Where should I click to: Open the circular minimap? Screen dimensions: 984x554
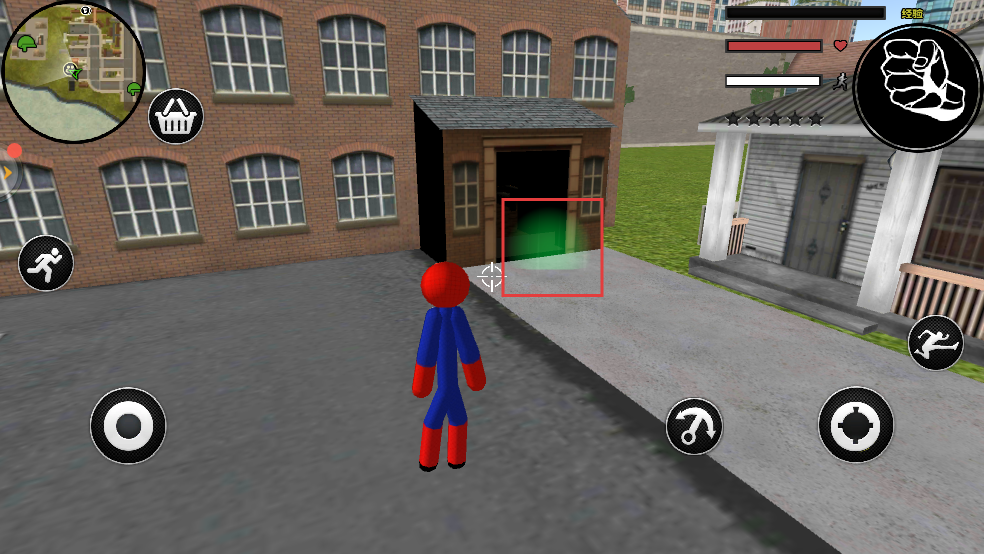(x=74, y=59)
